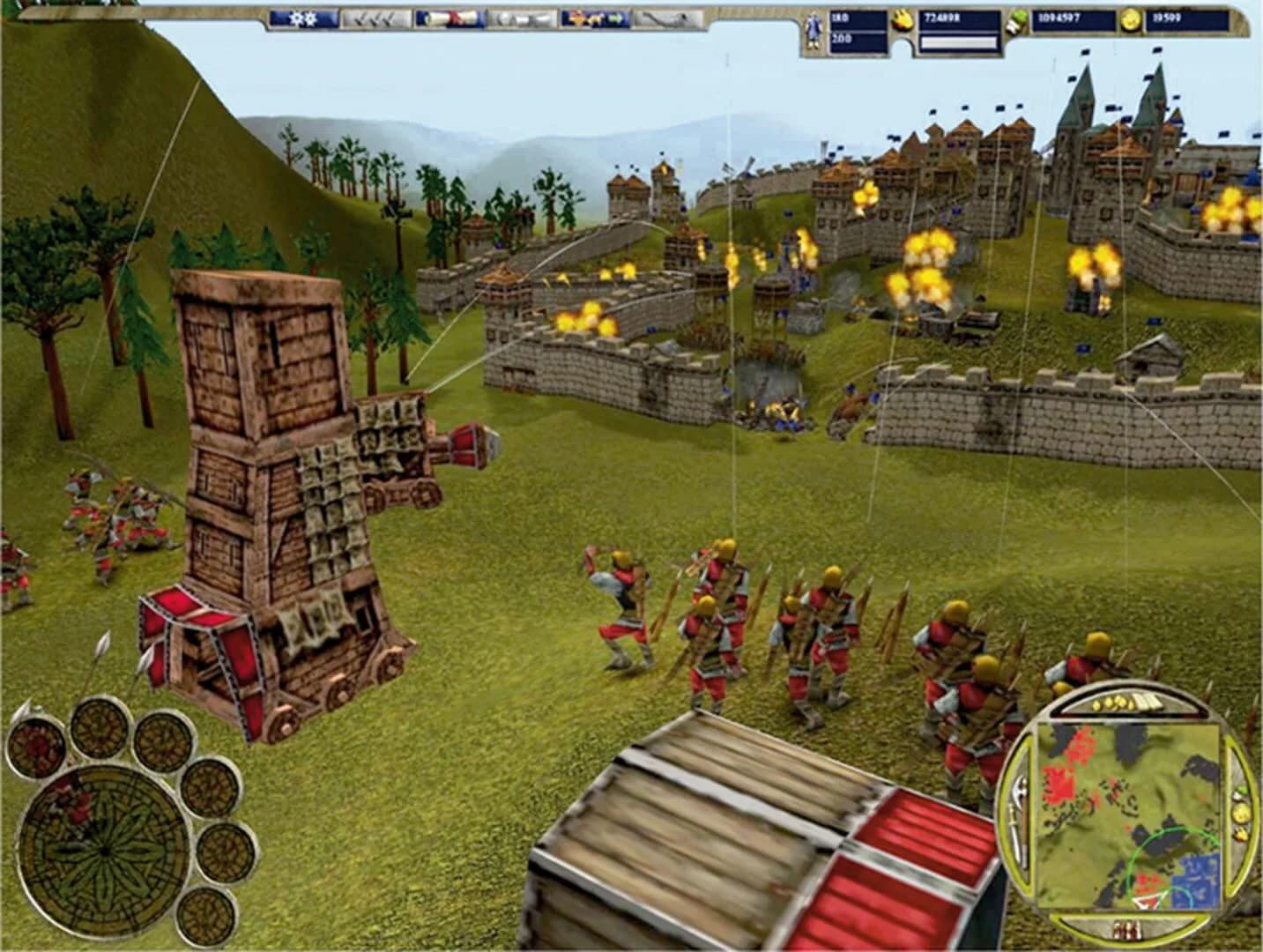Click the flame resource icon near the counter
Viewport: 1263px width, 952px height.
pos(903,19)
